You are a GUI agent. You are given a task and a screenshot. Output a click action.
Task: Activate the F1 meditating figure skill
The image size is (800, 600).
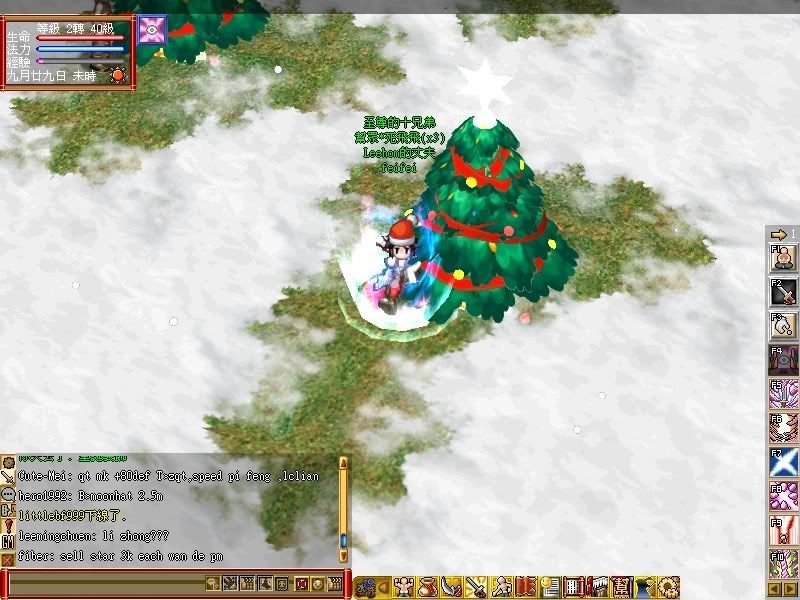coord(782,258)
